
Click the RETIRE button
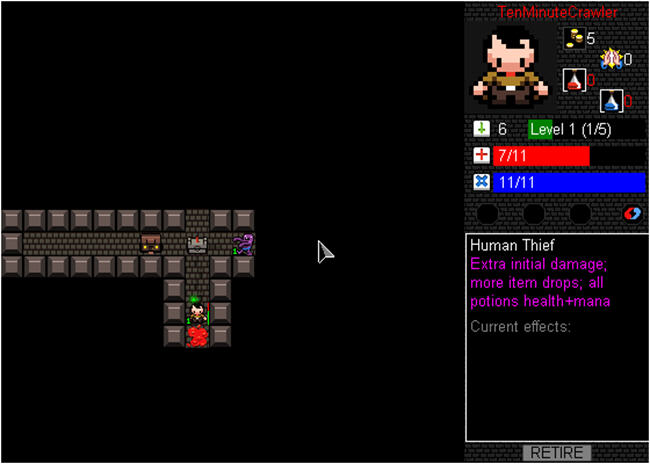click(557, 452)
